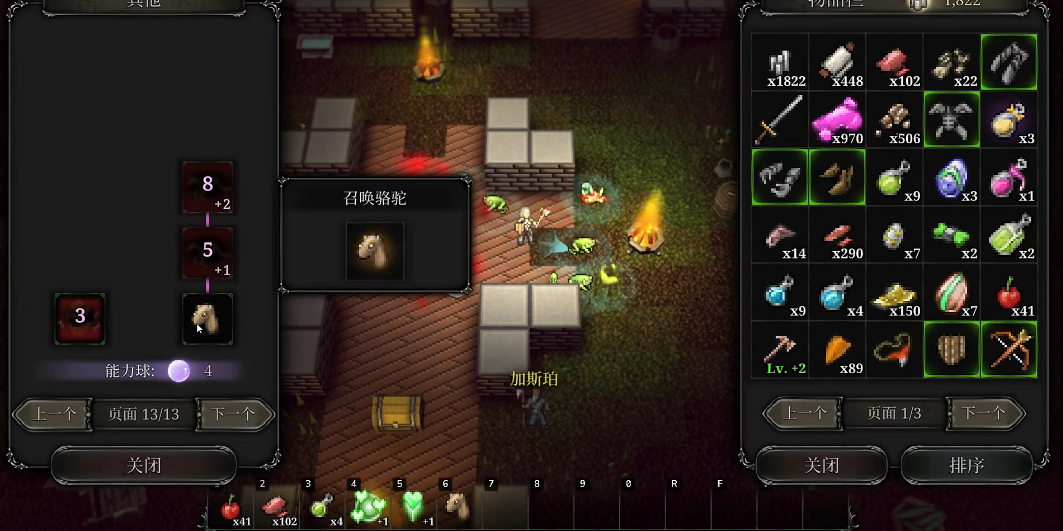Close the skill tree panel
Screen dimensions: 1063x531
[143, 465]
